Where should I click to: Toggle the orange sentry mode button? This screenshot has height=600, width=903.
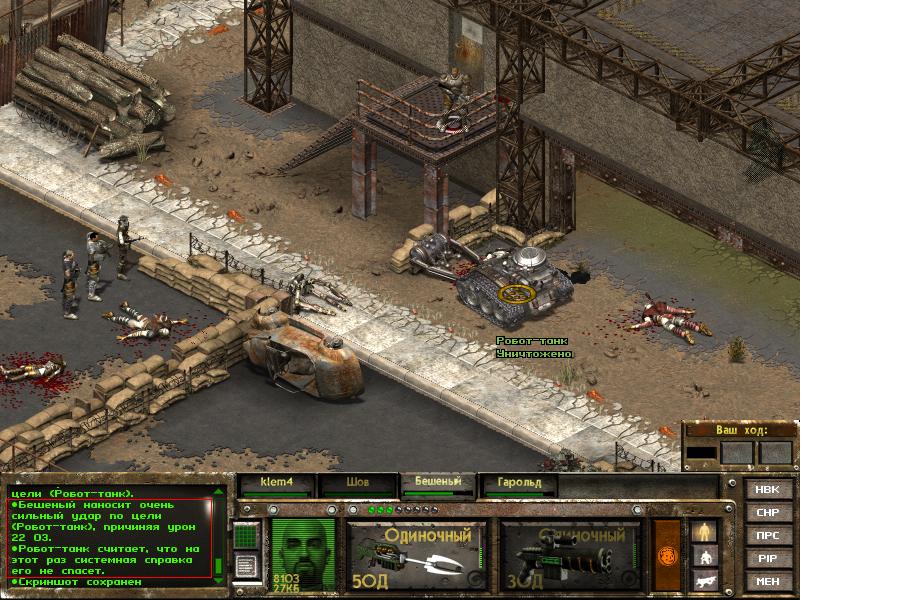point(665,555)
